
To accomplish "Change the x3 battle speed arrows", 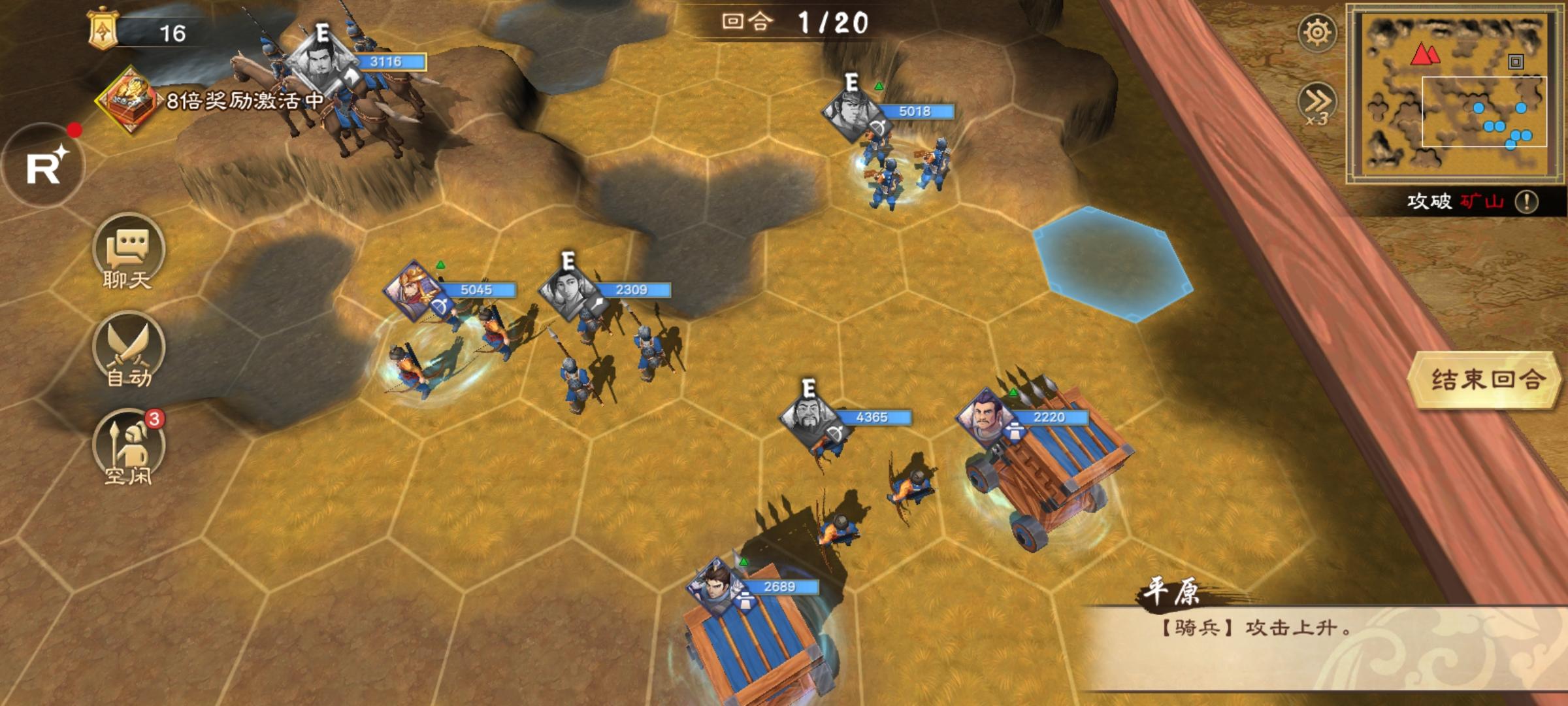I will [1316, 103].
